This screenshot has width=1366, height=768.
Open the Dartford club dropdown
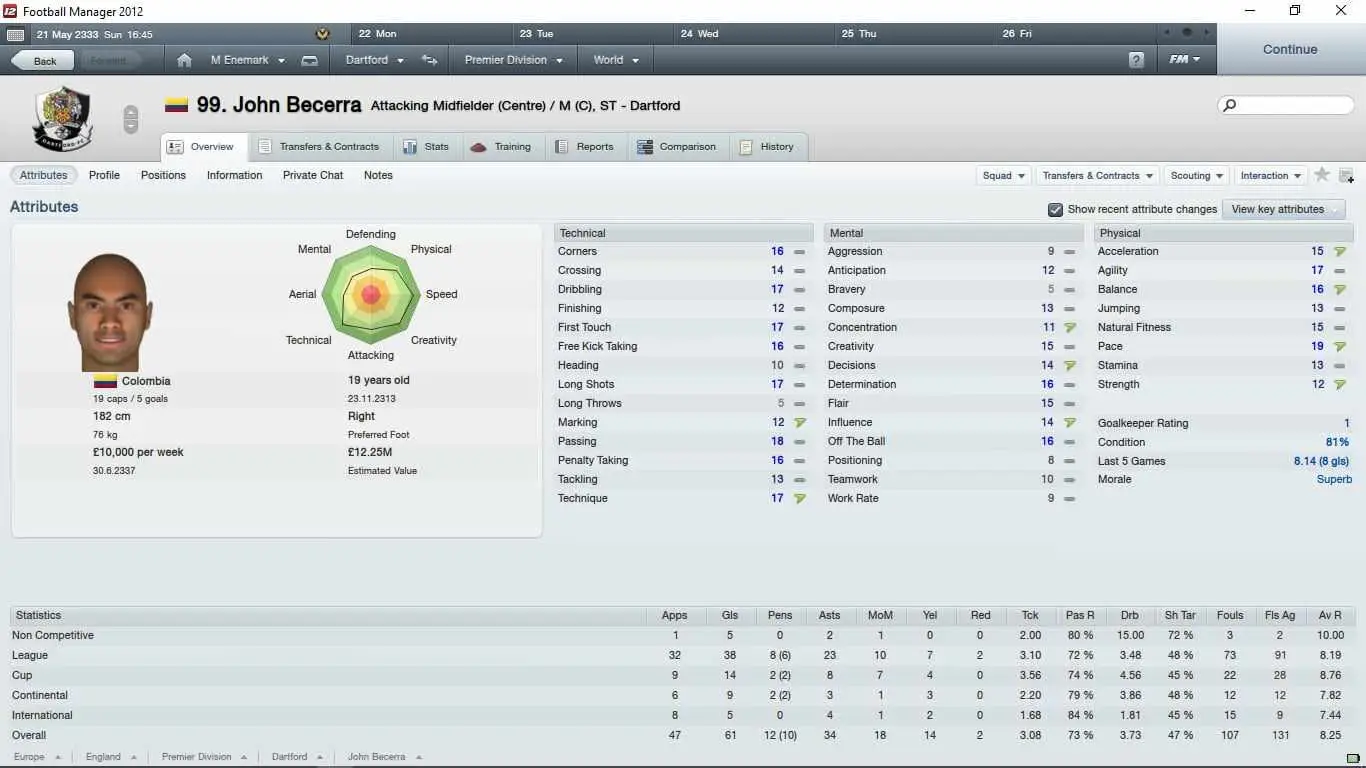click(x=374, y=60)
